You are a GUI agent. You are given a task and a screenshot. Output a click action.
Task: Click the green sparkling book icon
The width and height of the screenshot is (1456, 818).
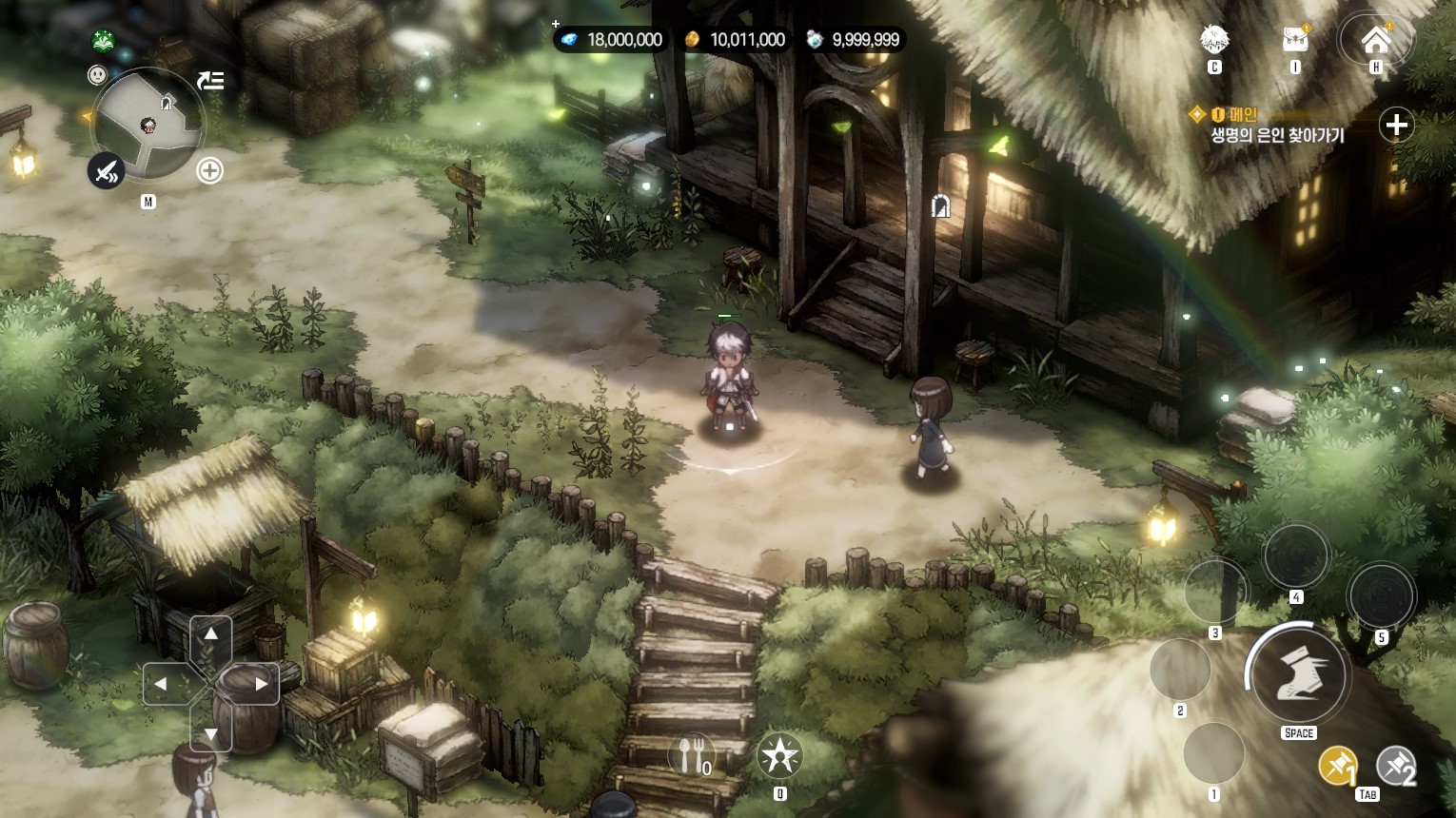(x=104, y=41)
